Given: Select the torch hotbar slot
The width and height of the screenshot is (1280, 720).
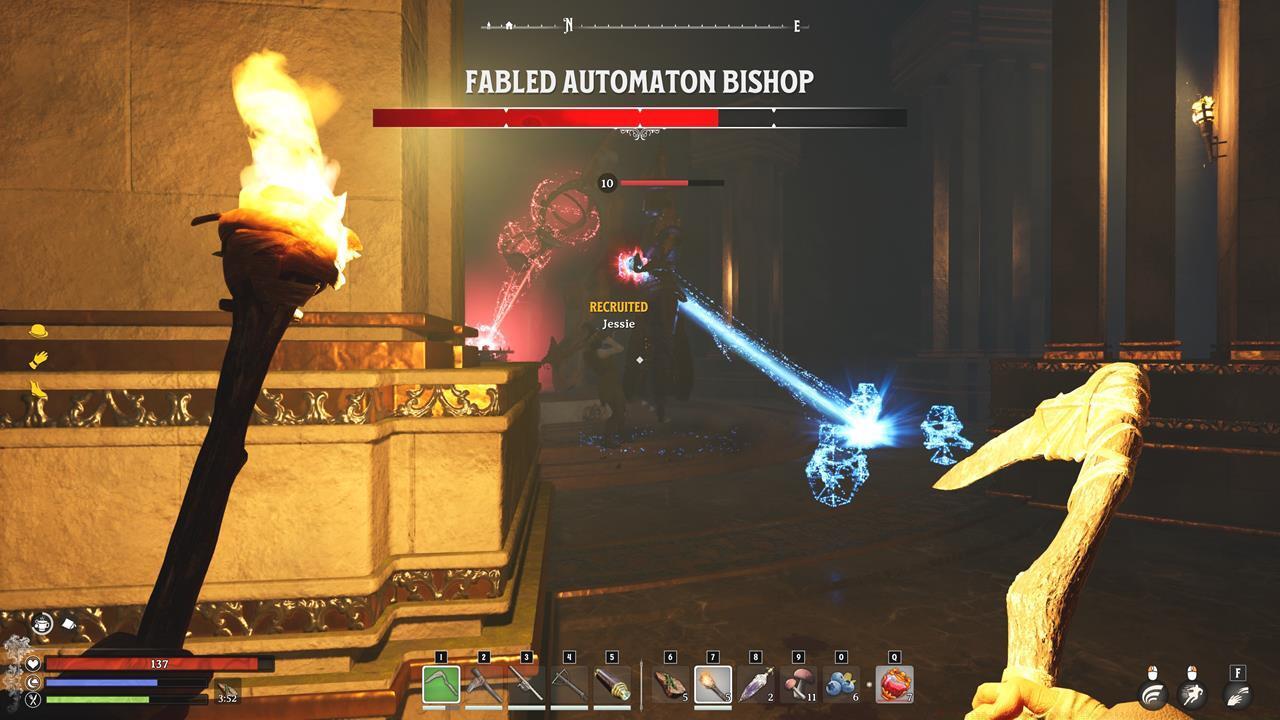Looking at the screenshot, I should tap(713, 685).
